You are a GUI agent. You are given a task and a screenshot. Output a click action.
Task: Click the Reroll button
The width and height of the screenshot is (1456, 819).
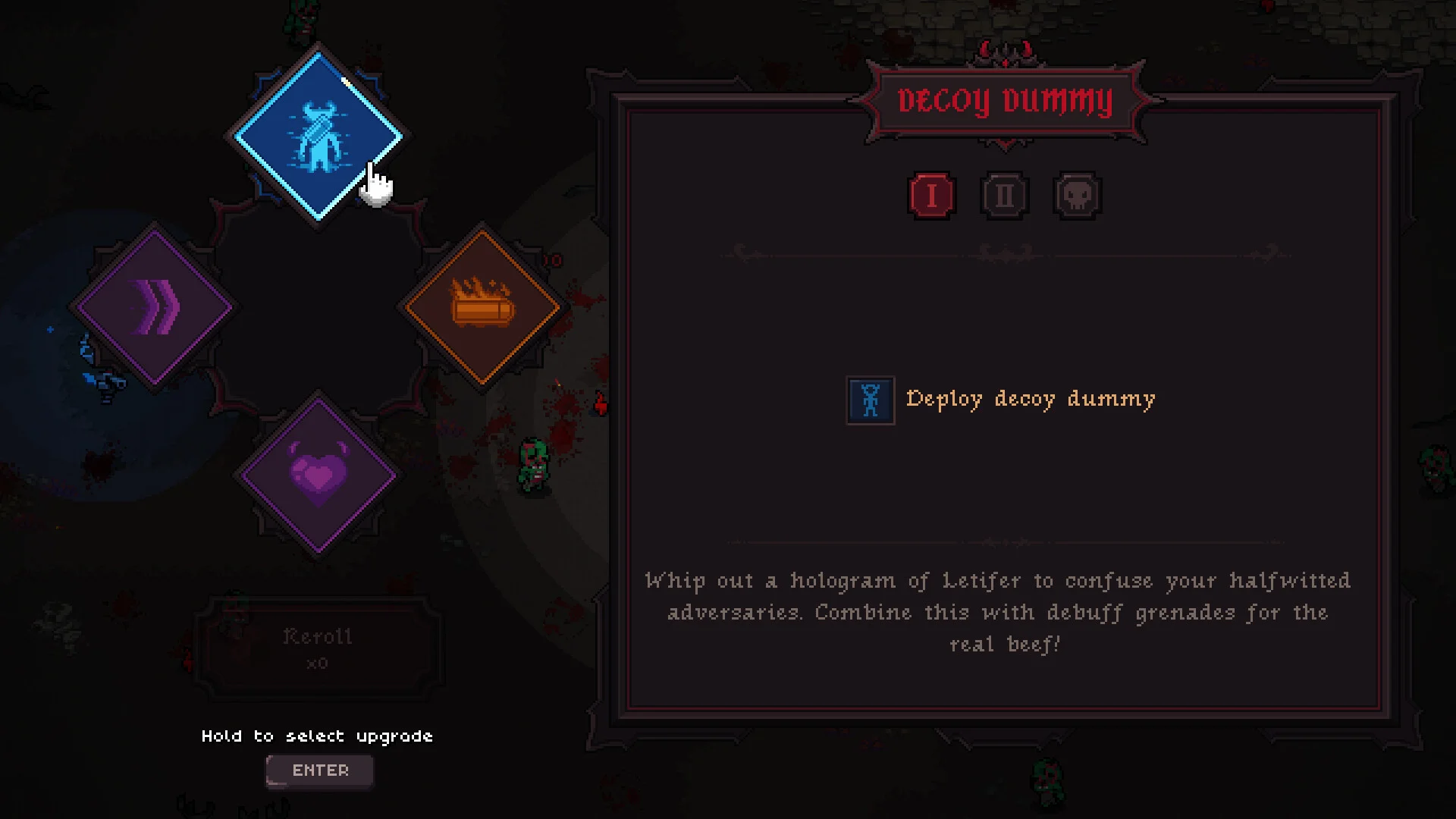click(x=318, y=648)
